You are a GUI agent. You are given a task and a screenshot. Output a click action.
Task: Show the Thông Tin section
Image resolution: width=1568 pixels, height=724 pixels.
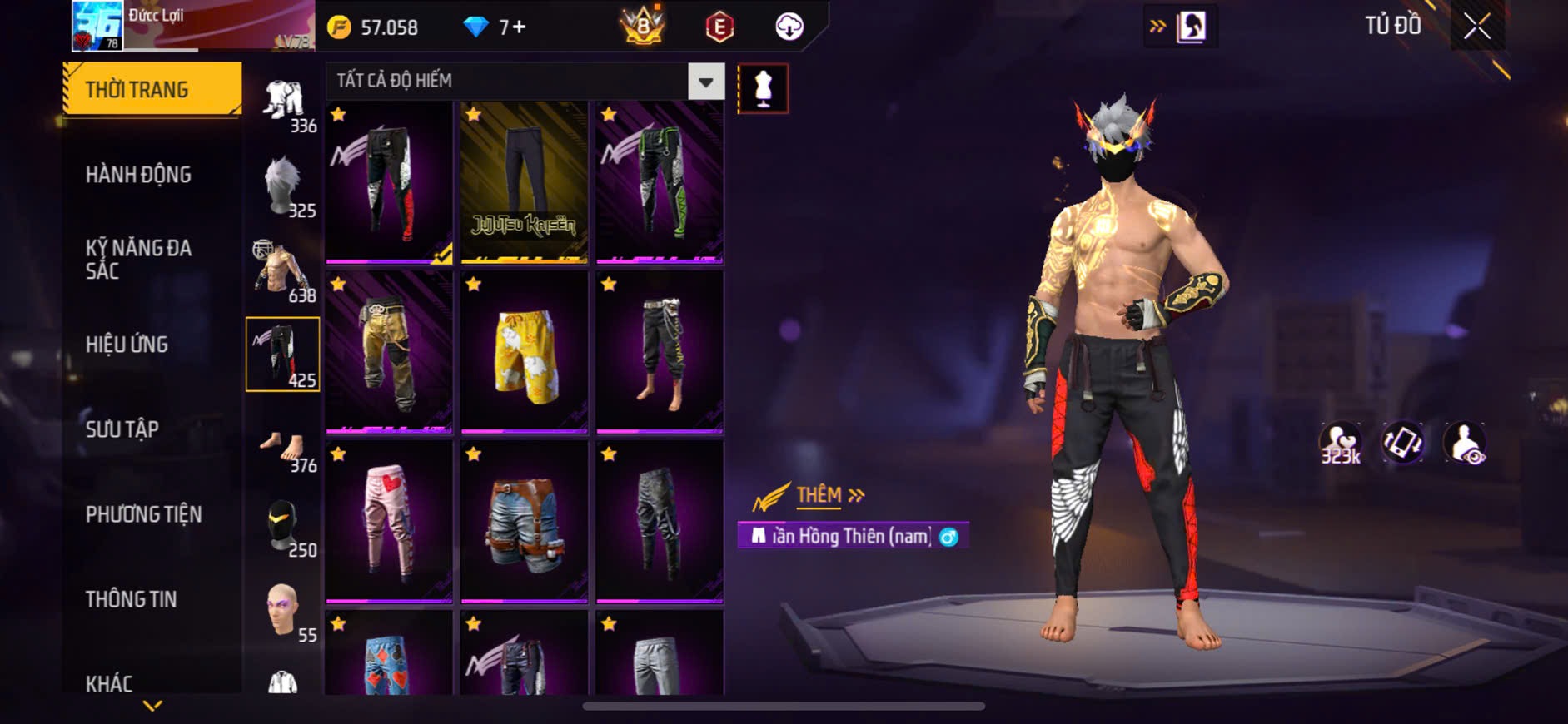tap(131, 599)
